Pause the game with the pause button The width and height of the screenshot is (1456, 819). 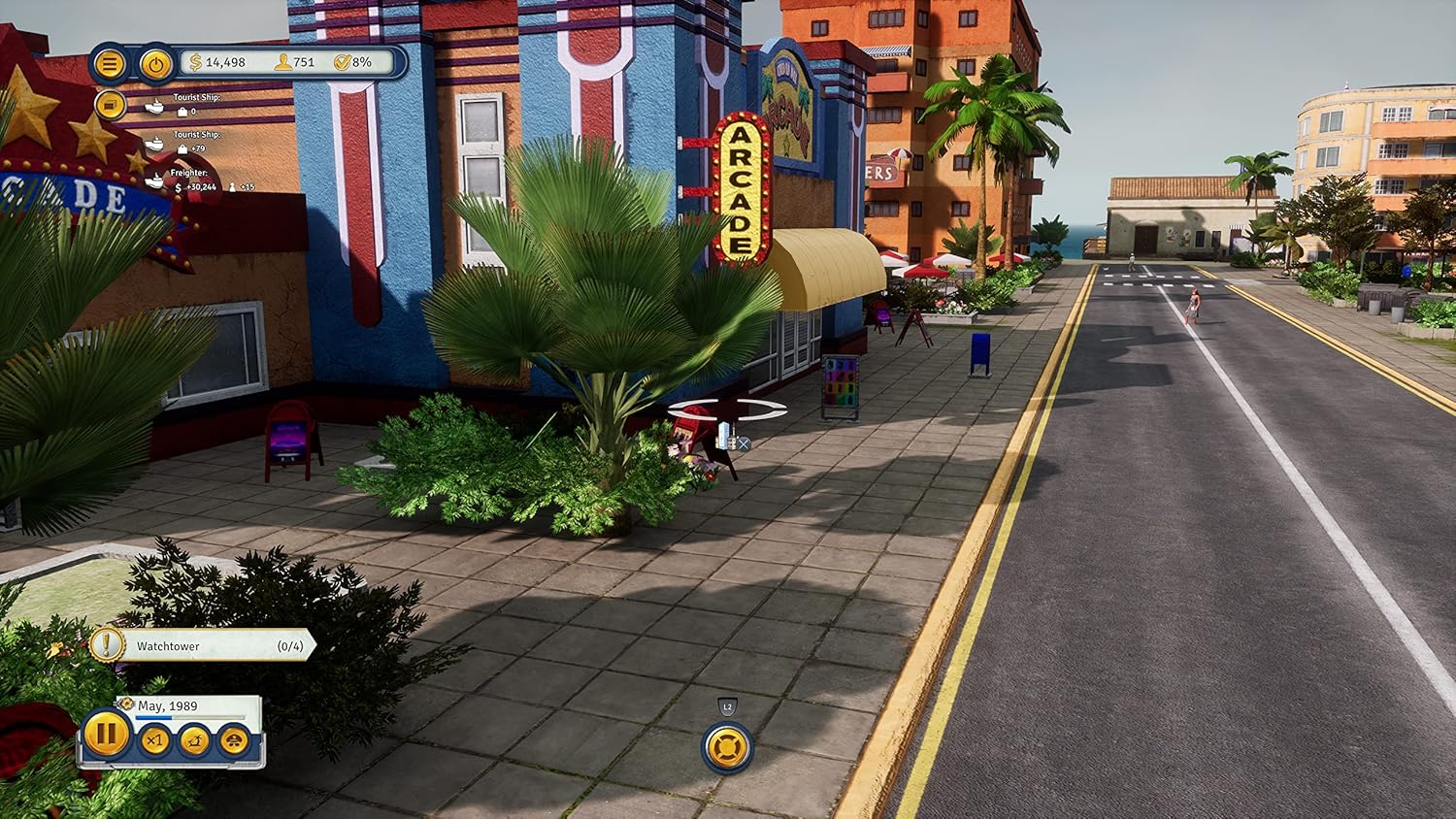(x=105, y=734)
